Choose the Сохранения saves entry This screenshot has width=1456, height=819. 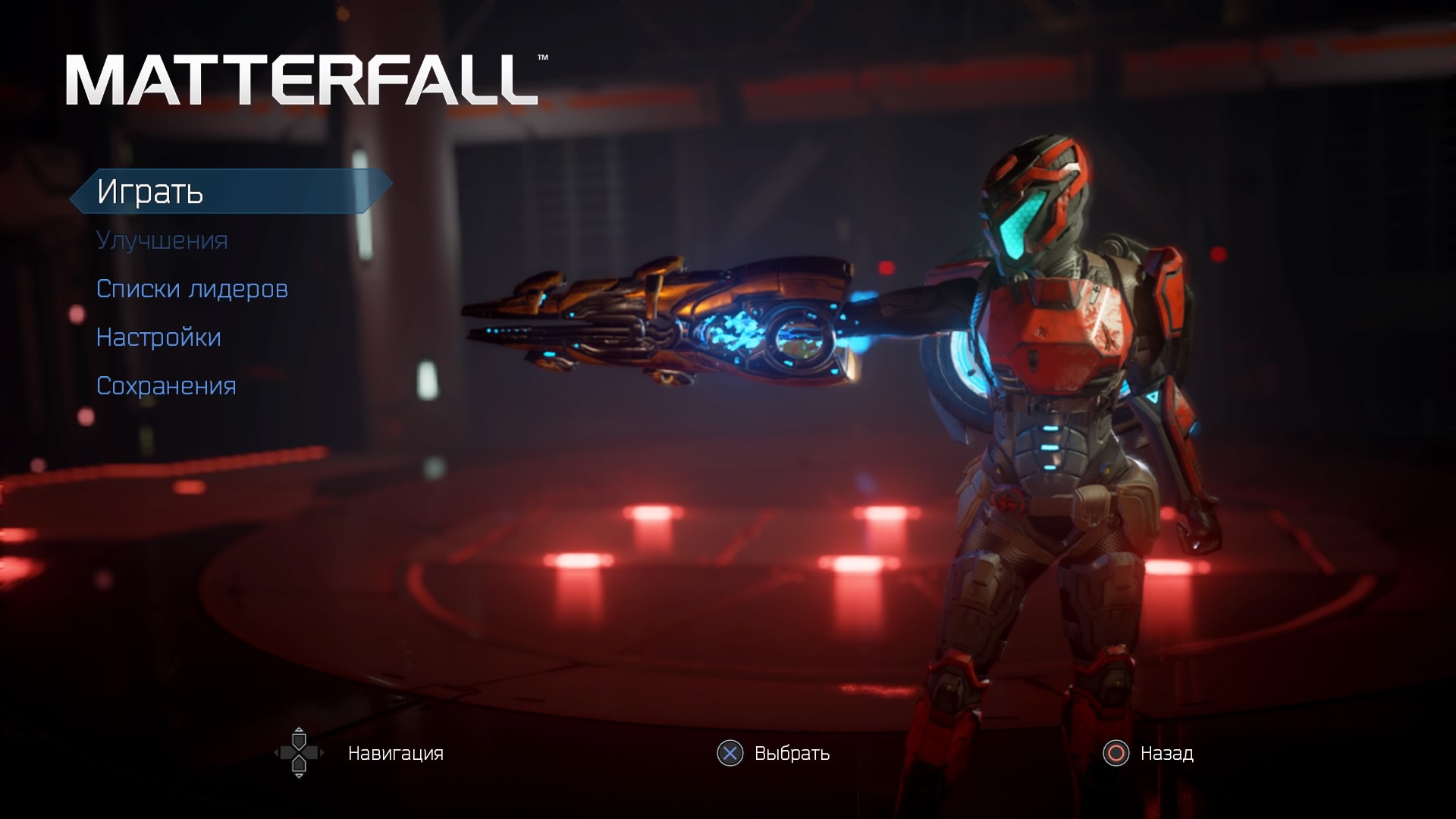click(x=166, y=386)
